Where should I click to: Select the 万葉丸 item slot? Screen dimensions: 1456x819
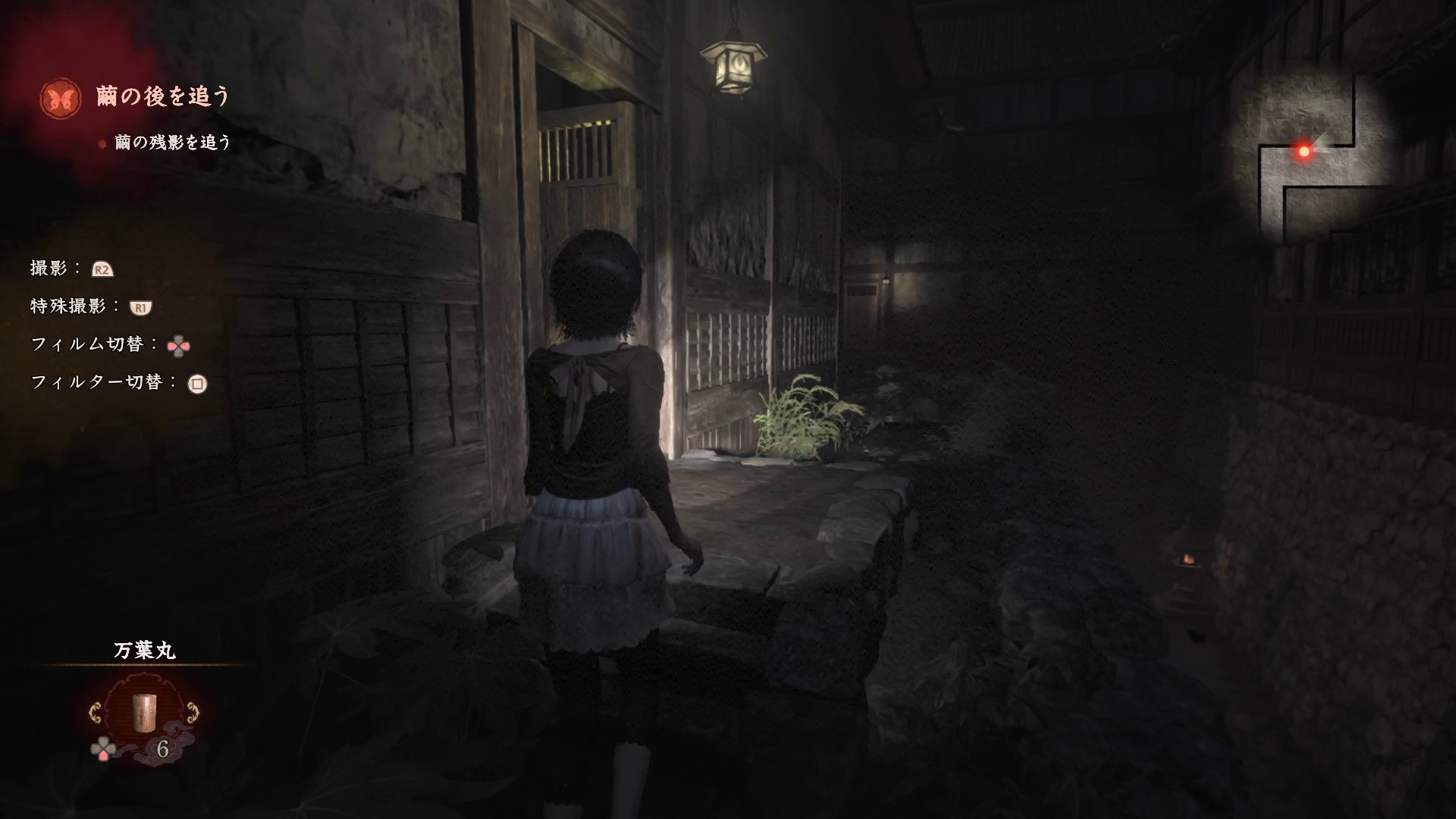pyautogui.click(x=144, y=712)
